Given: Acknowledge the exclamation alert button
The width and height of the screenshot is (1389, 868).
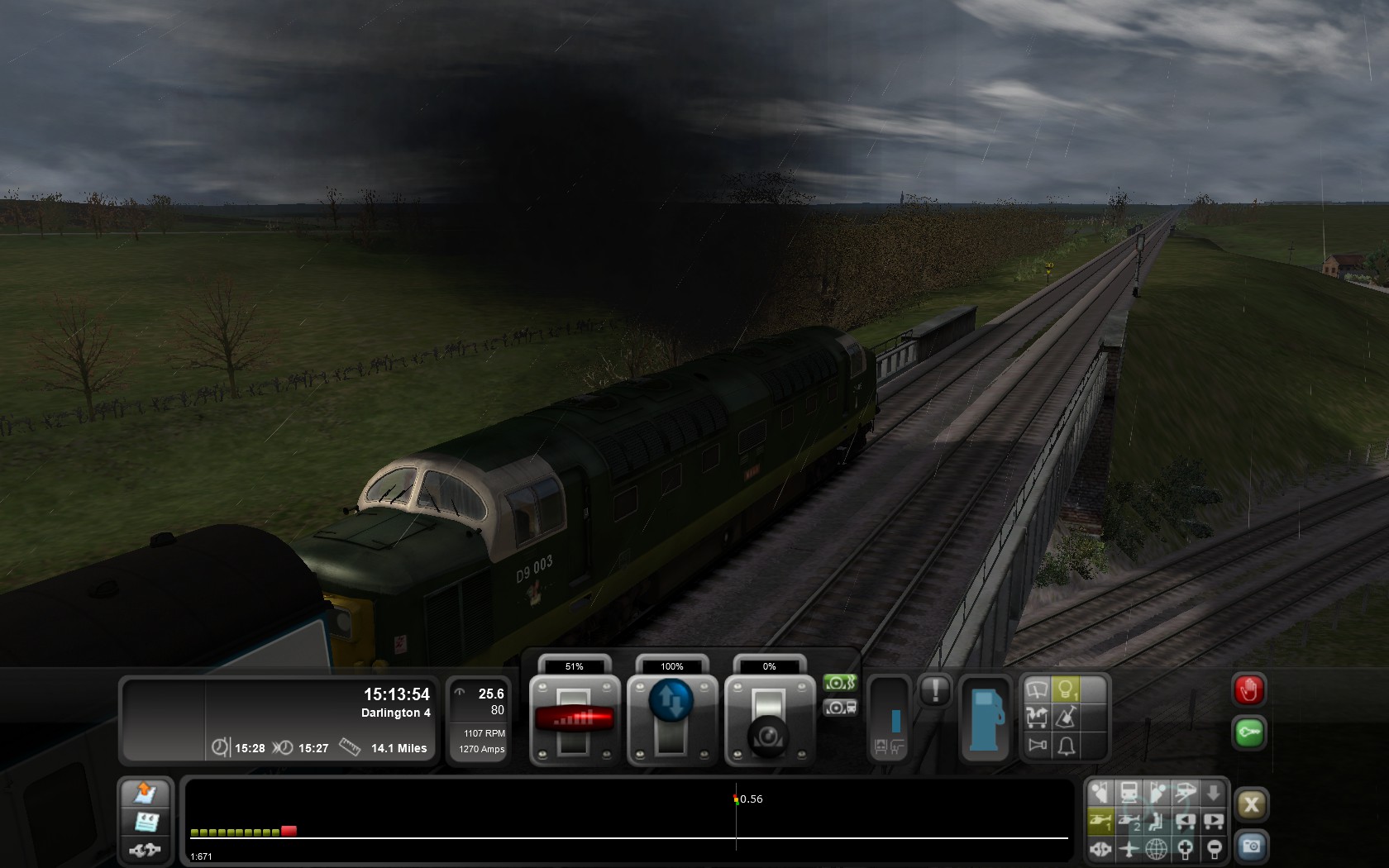Looking at the screenshot, I should click(x=935, y=690).
